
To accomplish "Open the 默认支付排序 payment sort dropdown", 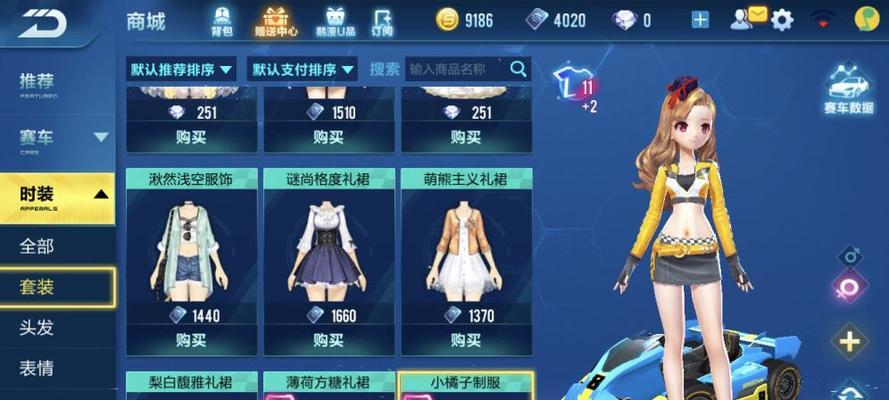I will [x=304, y=69].
